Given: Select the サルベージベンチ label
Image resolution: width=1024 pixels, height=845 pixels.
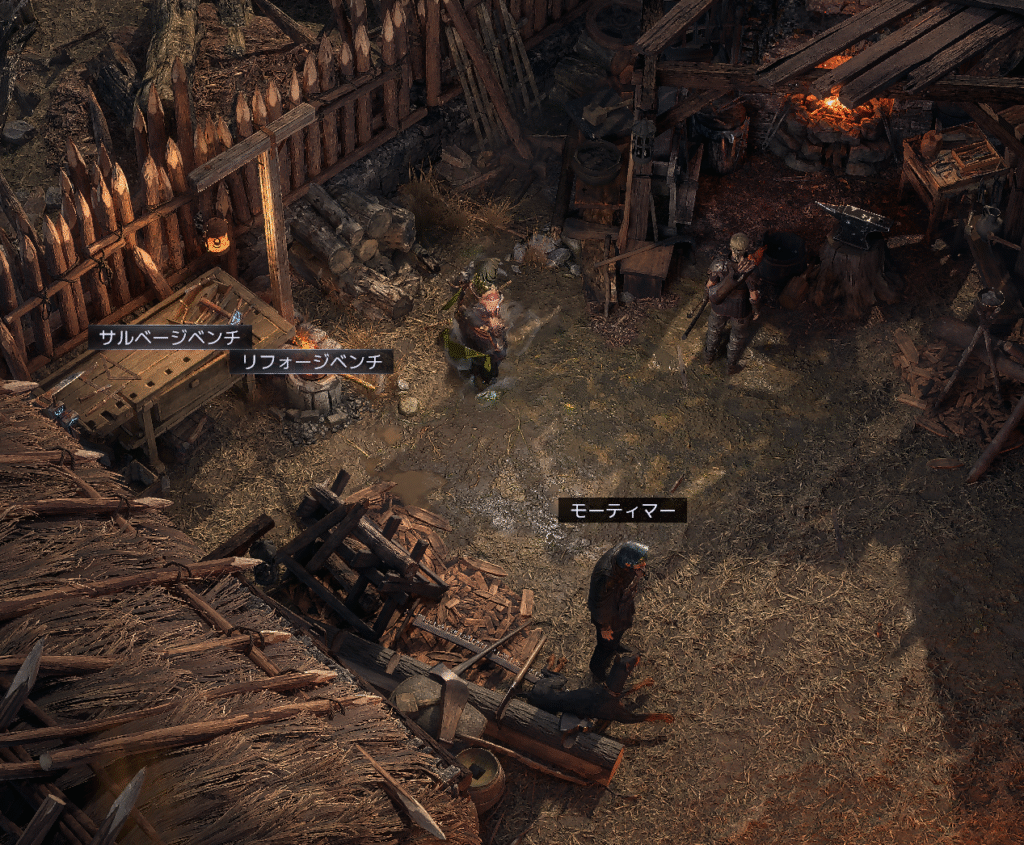Looking at the screenshot, I should coord(169,337).
